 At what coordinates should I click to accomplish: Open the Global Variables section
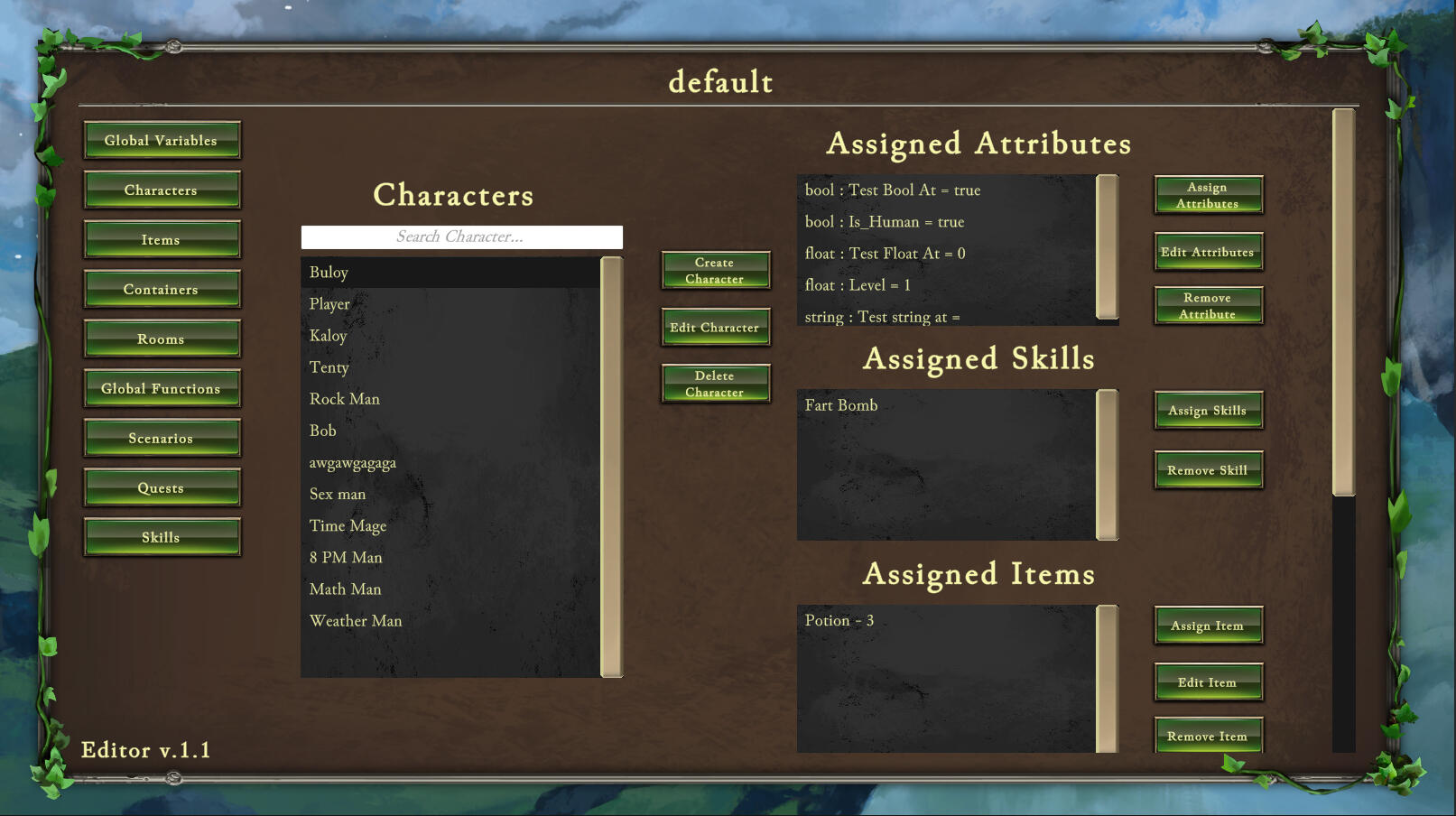tap(162, 141)
